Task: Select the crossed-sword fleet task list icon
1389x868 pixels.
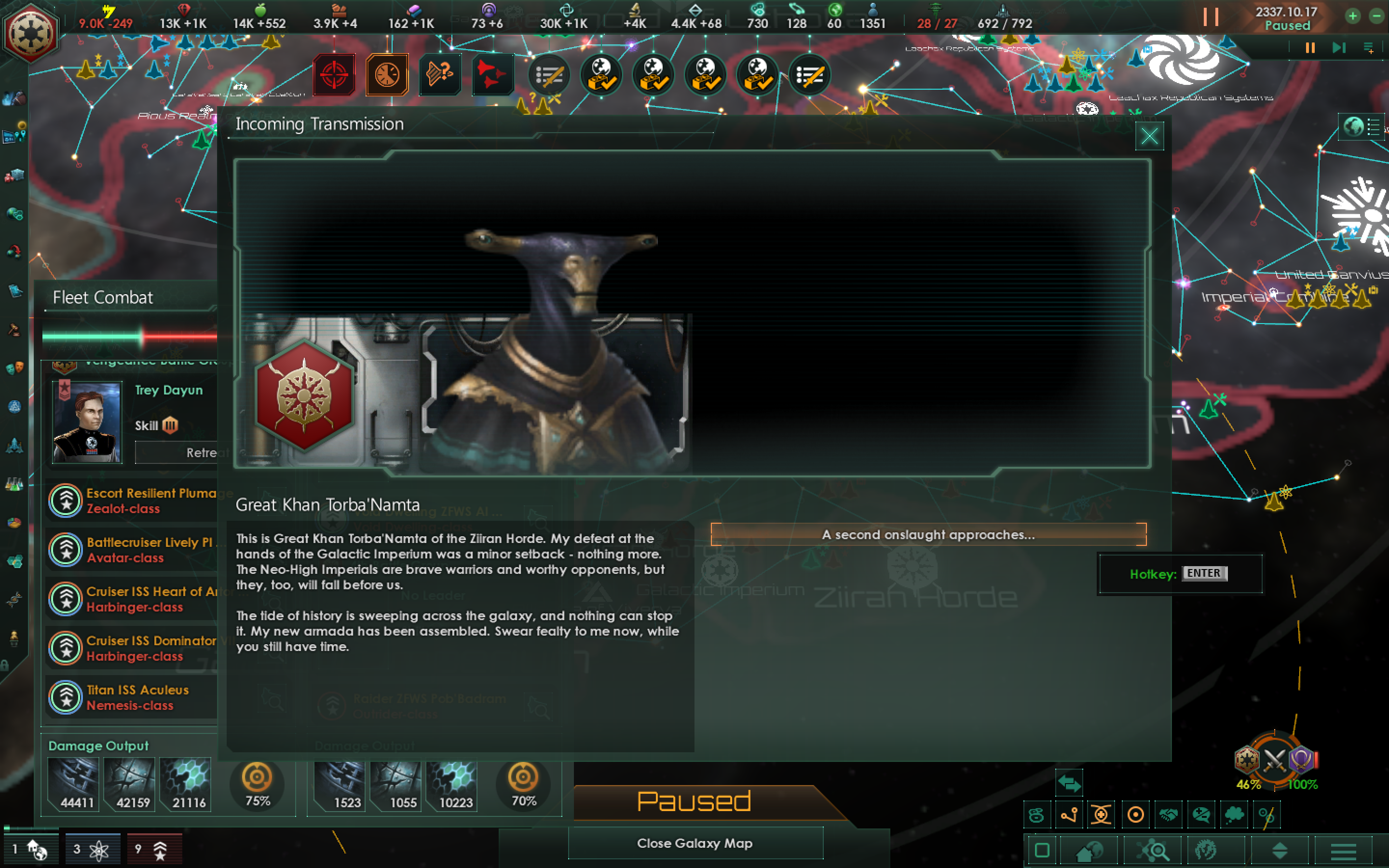Action: click(x=548, y=75)
